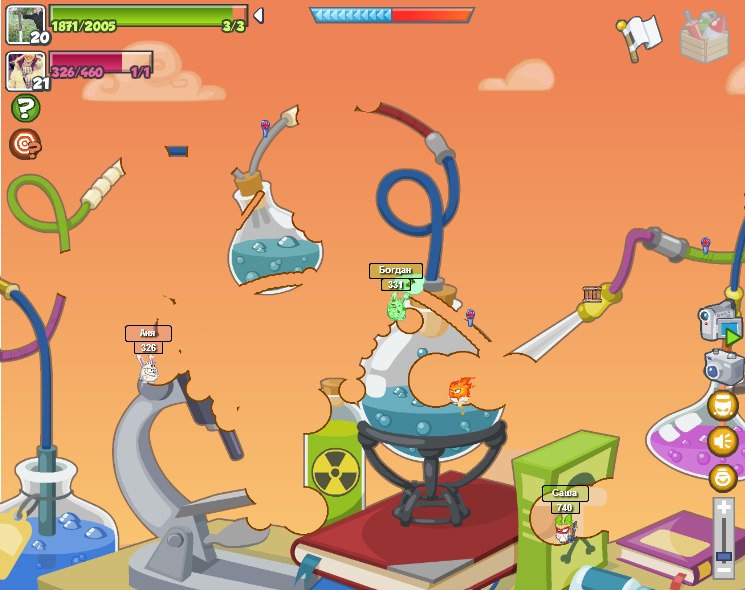Image resolution: width=745 pixels, height=590 pixels.
Task: Open the green question mark help button
Action: [25, 108]
